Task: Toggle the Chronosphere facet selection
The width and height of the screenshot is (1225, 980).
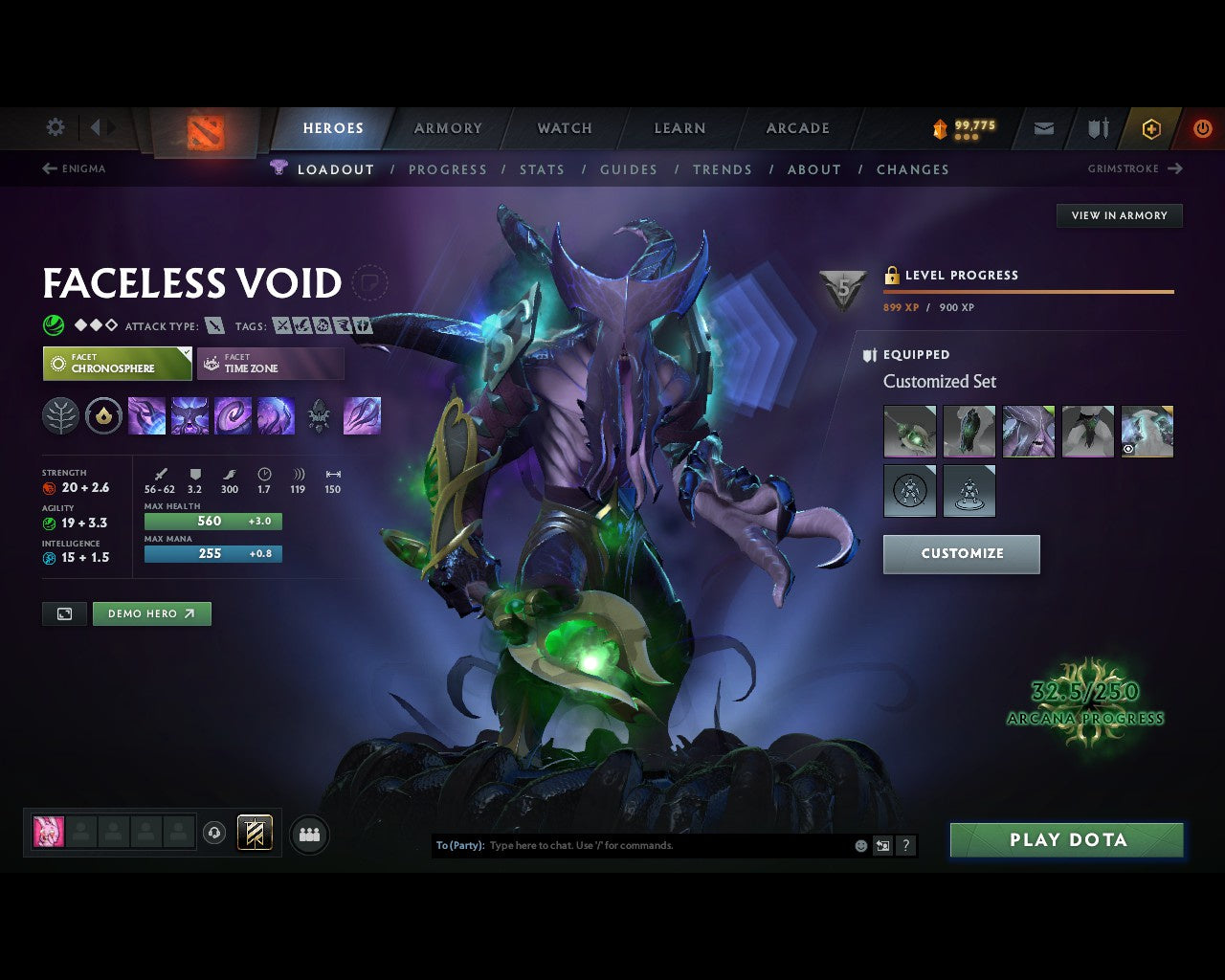Action: (117, 364)
